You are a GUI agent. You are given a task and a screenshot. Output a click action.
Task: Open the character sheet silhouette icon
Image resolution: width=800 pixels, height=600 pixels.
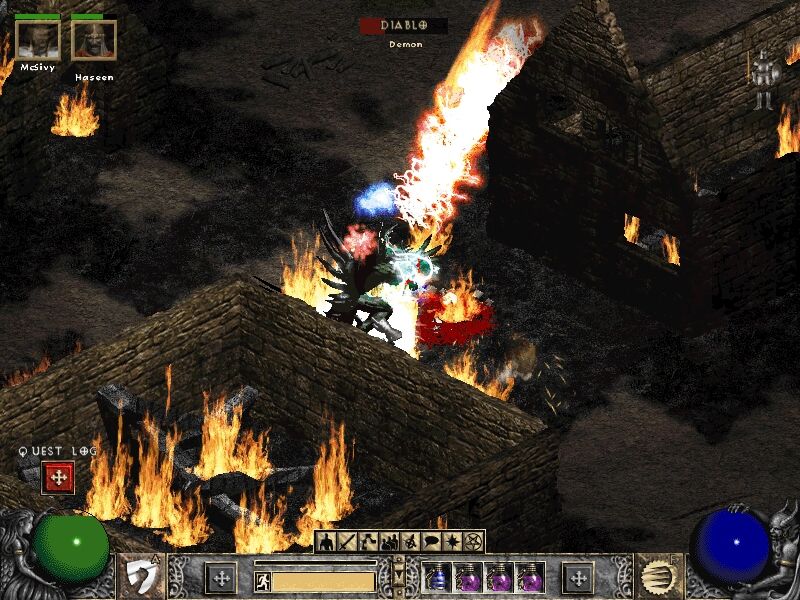point(327,542)
